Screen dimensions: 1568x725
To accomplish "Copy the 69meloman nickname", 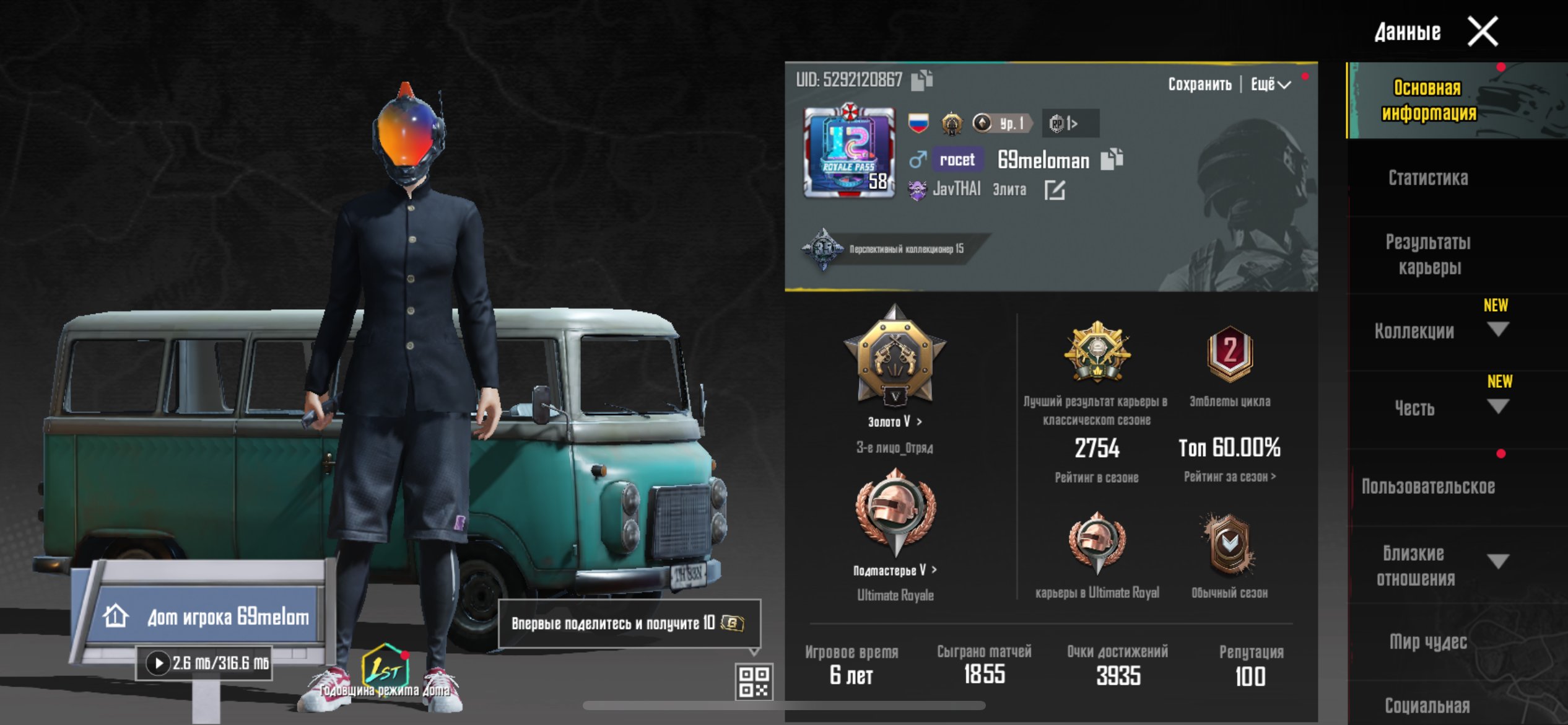I will click(1112, 159).
